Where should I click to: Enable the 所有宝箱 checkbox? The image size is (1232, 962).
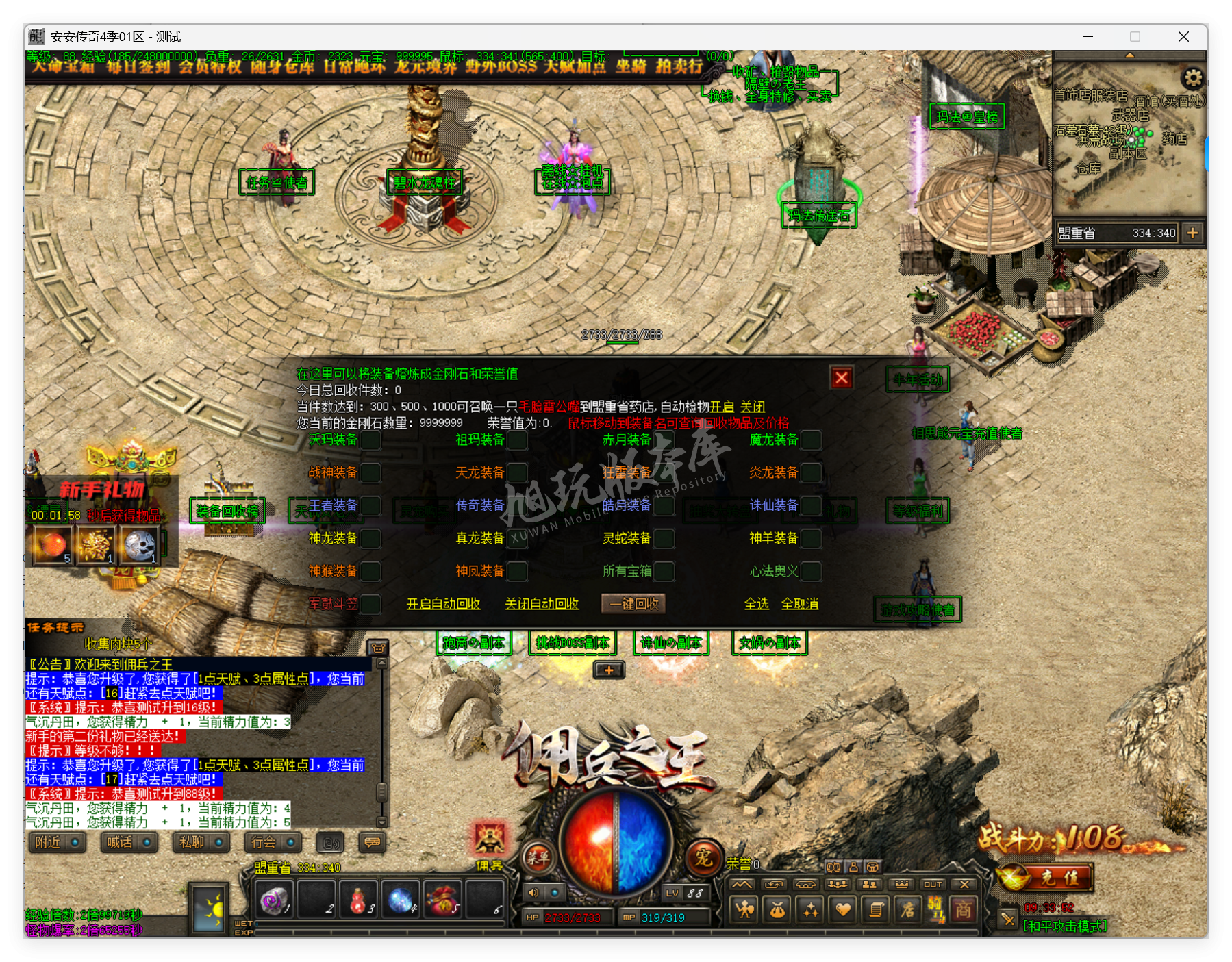point(665,572)
